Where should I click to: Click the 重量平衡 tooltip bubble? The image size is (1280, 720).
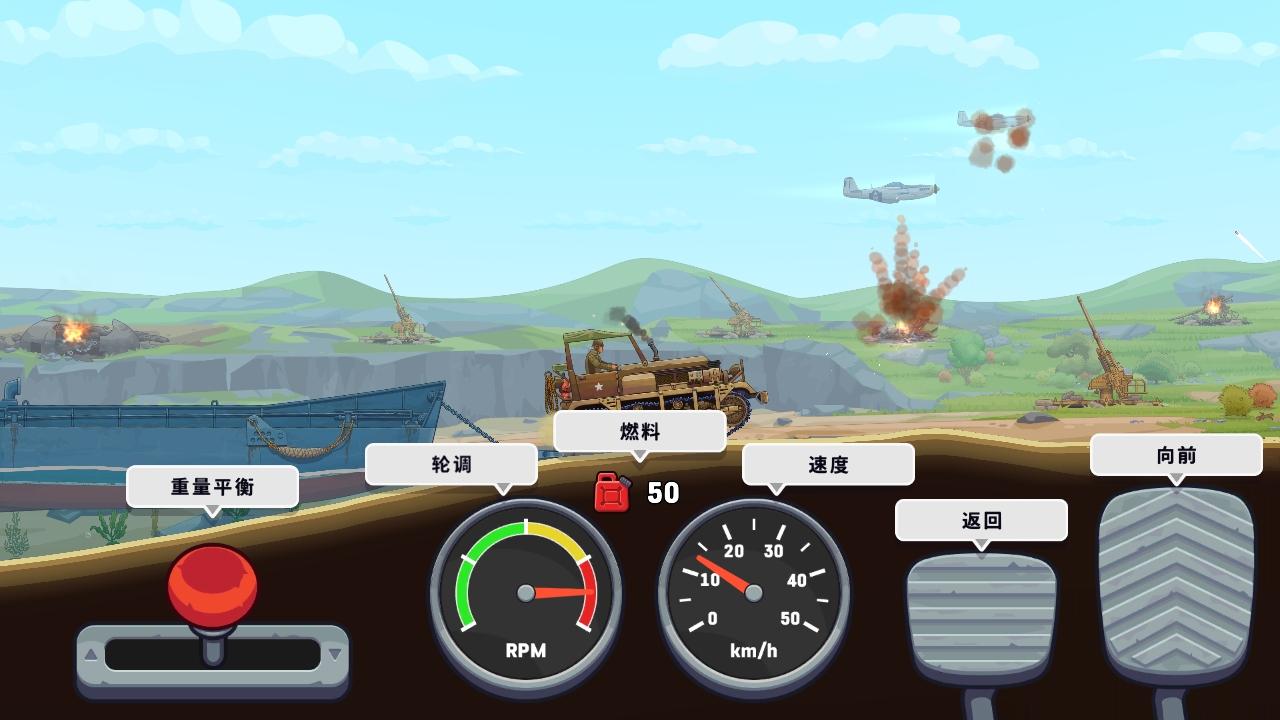(212, 487)
